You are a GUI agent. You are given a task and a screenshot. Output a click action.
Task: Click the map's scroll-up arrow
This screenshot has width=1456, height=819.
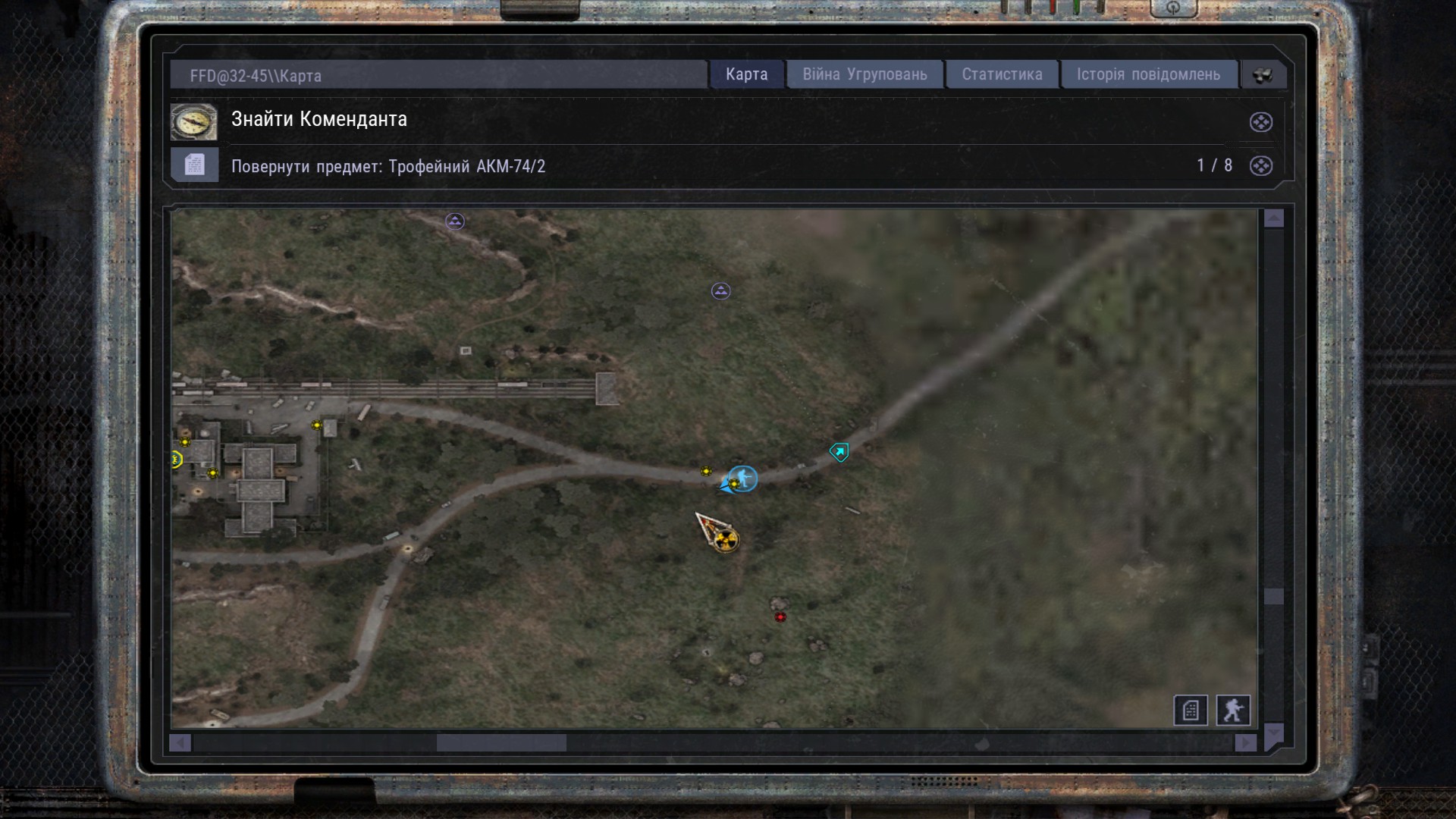click(1274, 218)
